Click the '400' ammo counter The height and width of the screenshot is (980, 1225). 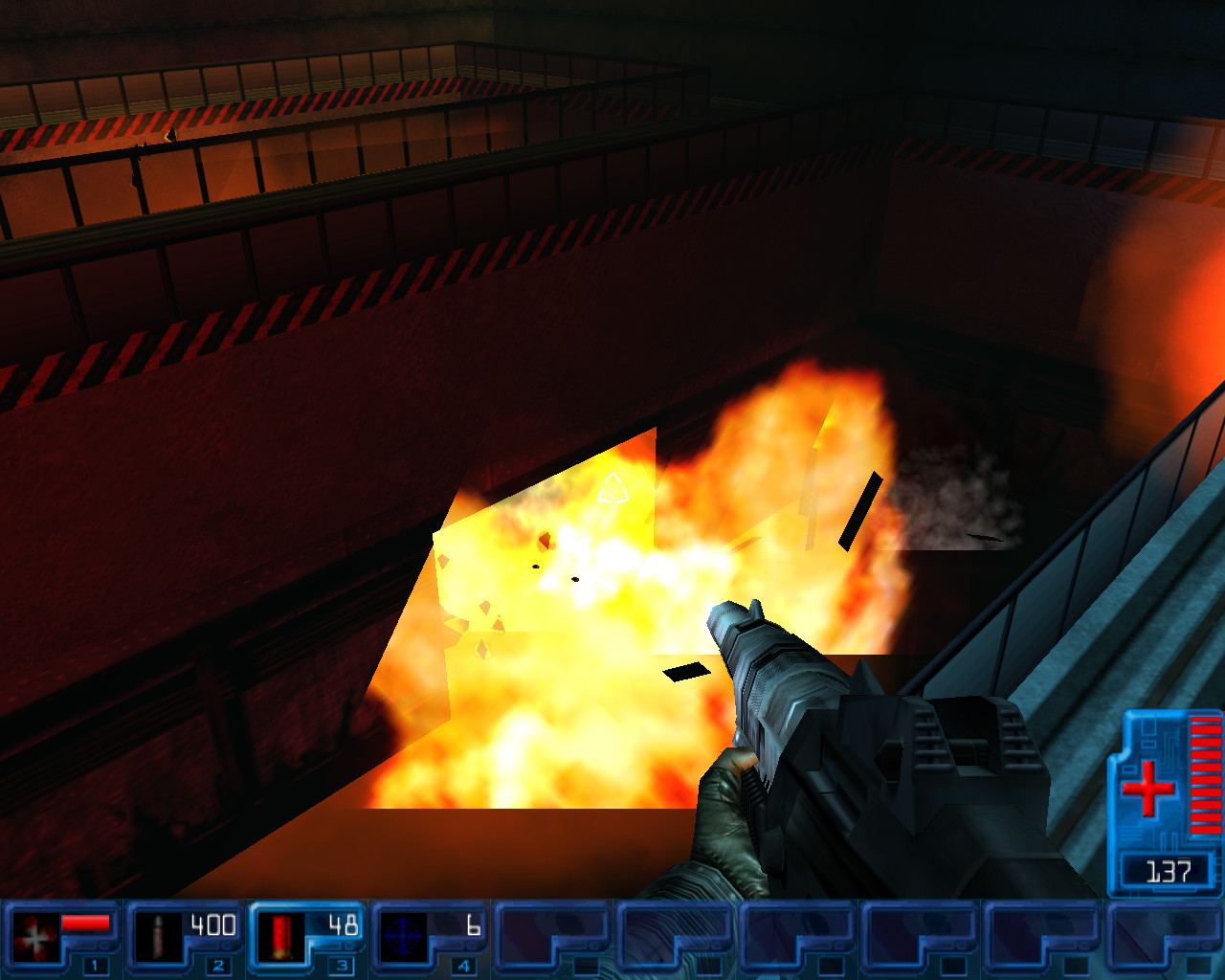(212, 924)
